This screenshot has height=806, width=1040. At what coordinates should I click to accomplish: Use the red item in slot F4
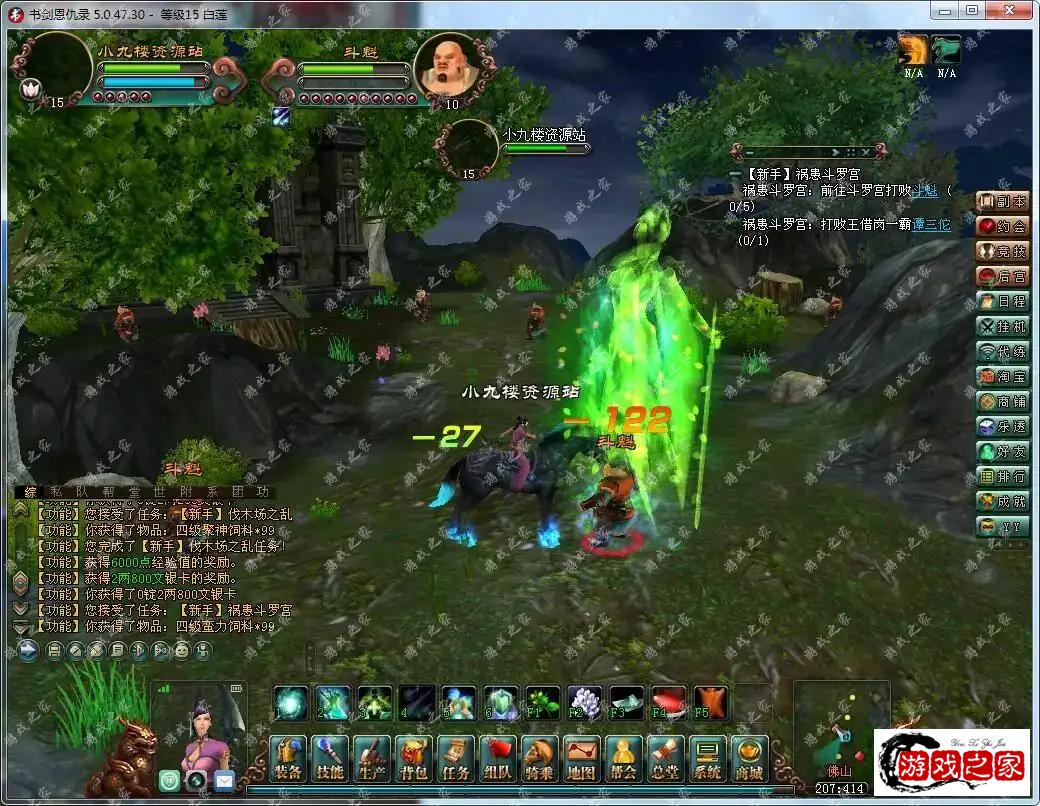click(x=668, y=703)
